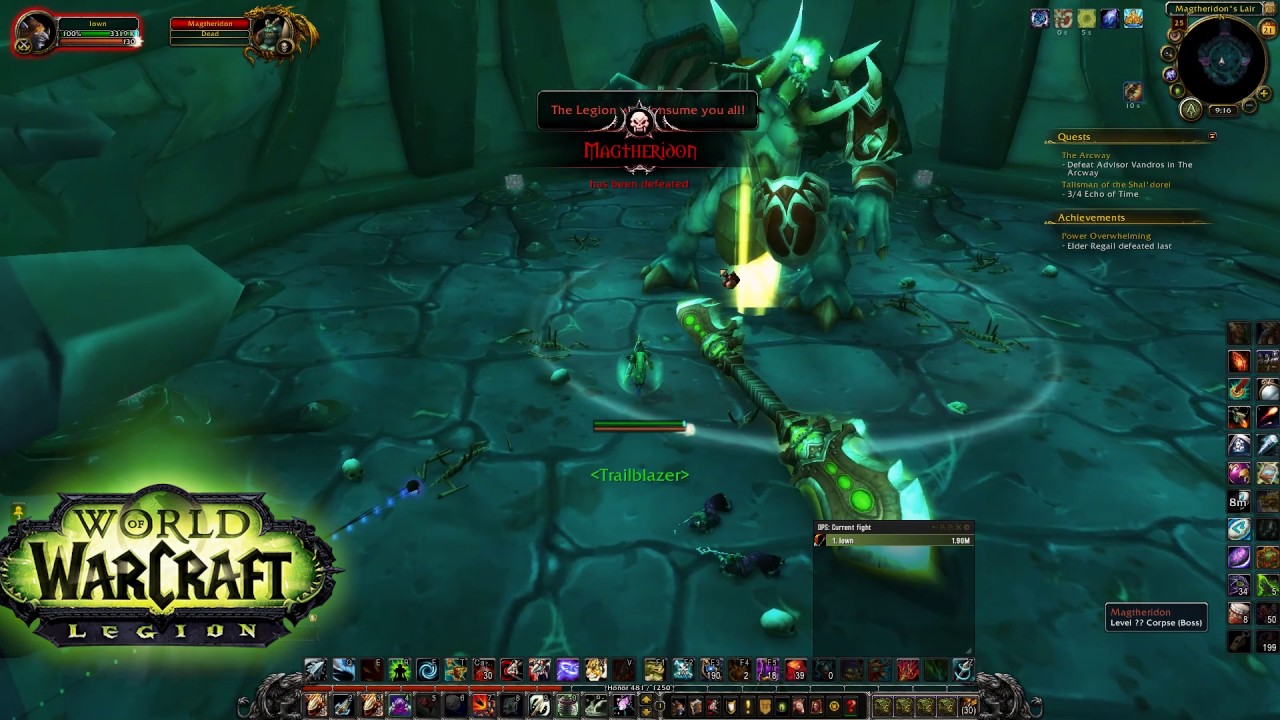Use the blue swirl ability
Image resolution: width=1280 pixels, height=720 pixels.
tap(427, 670)
